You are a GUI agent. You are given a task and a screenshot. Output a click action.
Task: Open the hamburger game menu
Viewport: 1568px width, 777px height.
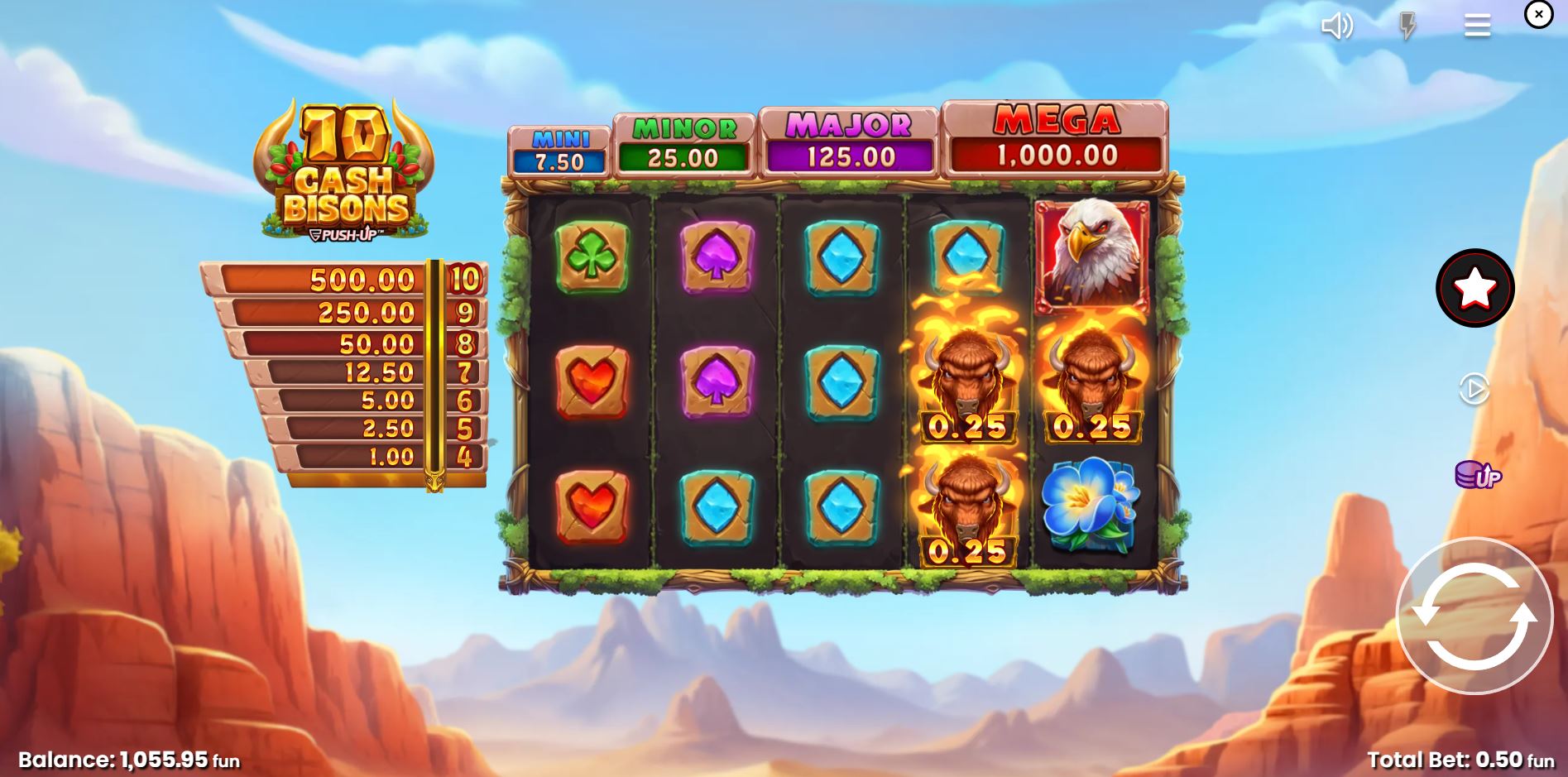pos(1476,26)
